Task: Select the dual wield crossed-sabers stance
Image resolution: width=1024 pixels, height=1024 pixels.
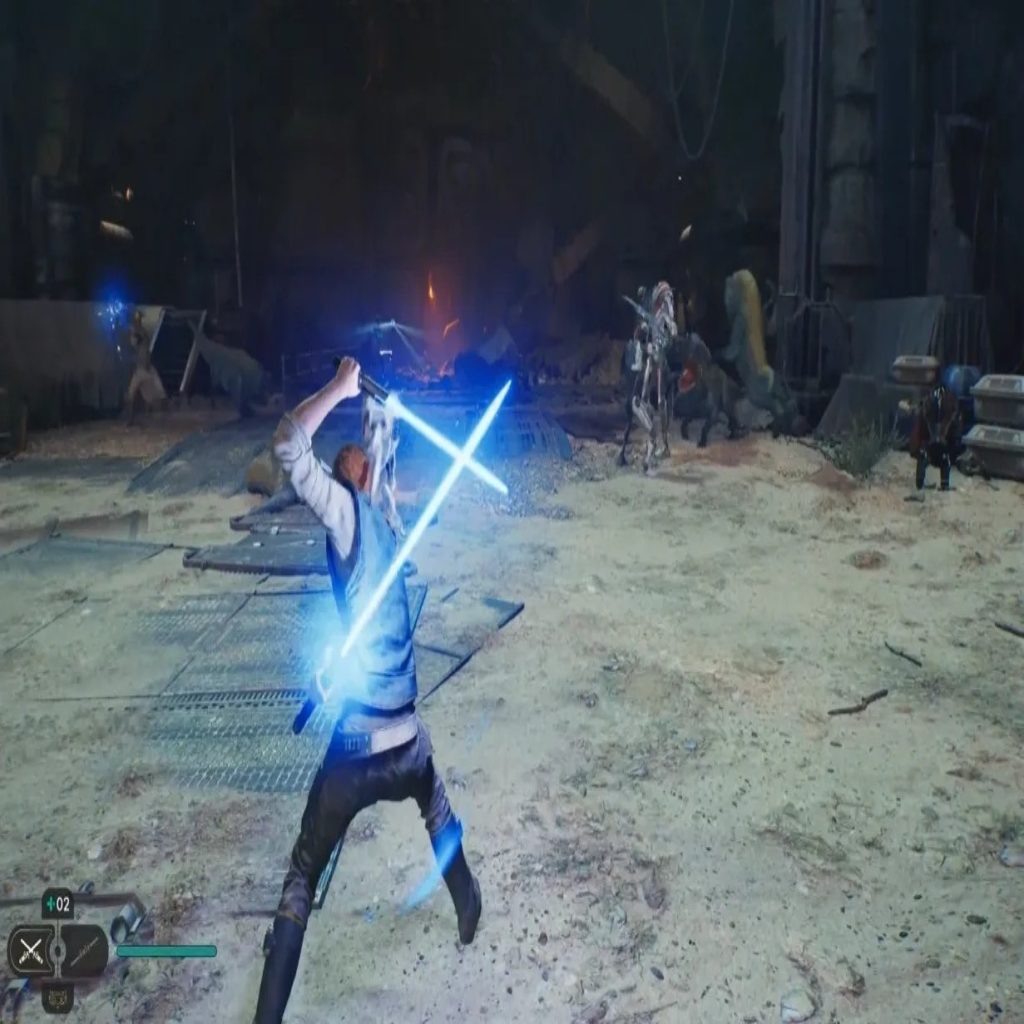Action: pyautogui.click(x=31, y=950)
